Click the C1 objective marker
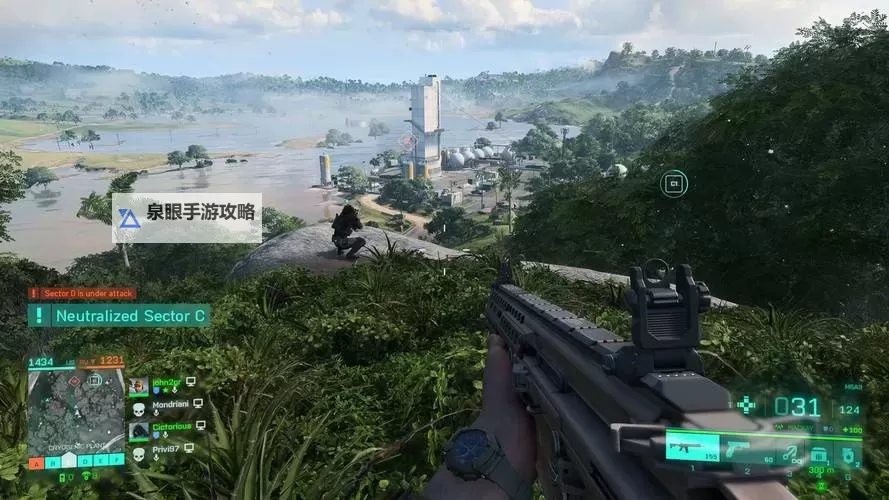Screen dimensions: 889x500 (674, 183)
